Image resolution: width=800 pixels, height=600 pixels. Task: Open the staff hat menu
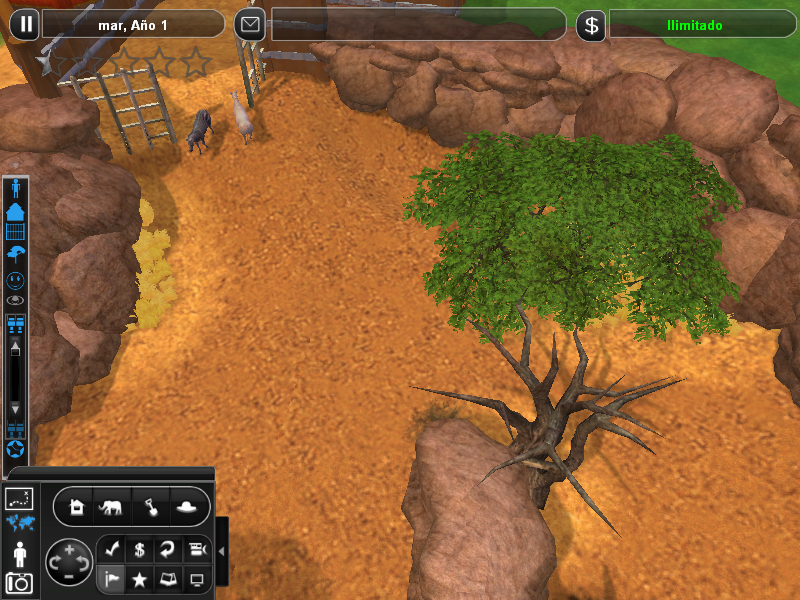click(x=187, y=507)
